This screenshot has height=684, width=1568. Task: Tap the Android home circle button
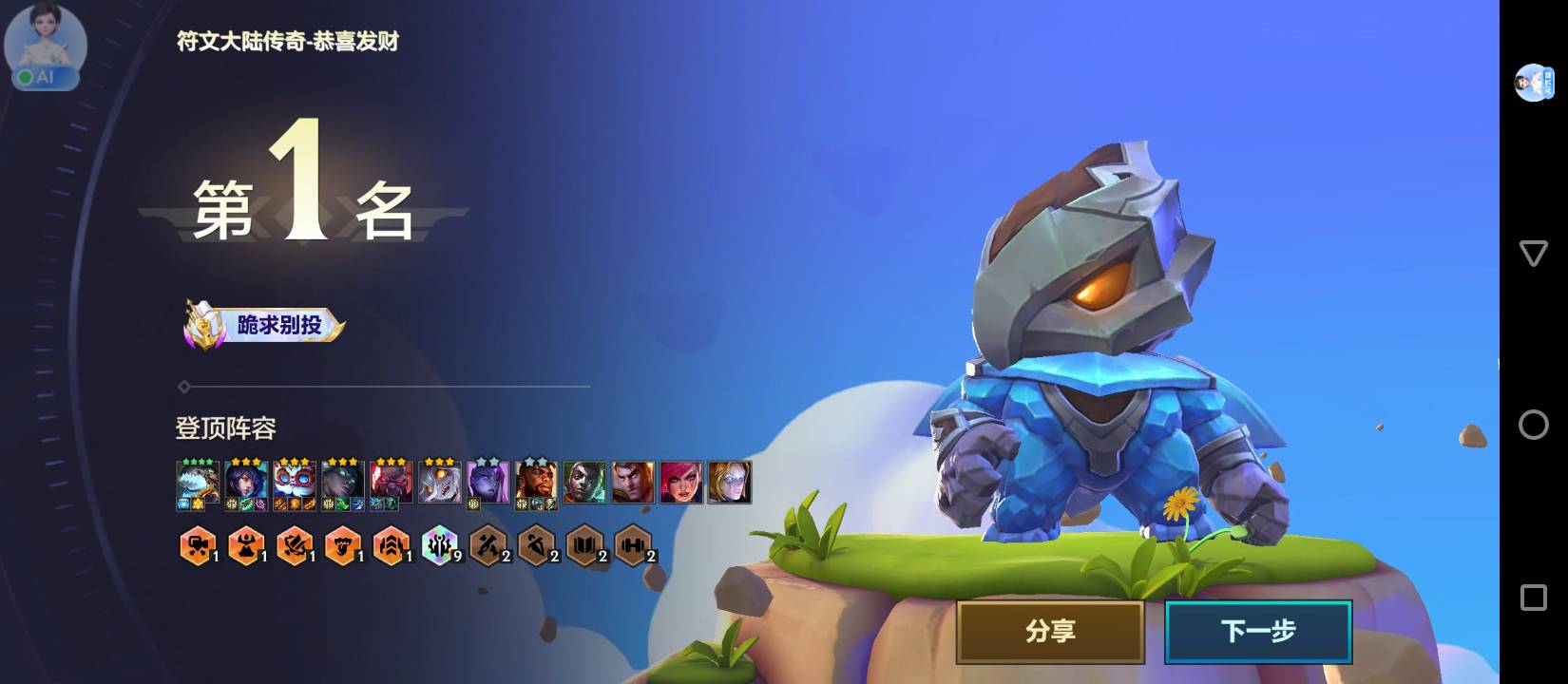click(x=1533, y=425)
